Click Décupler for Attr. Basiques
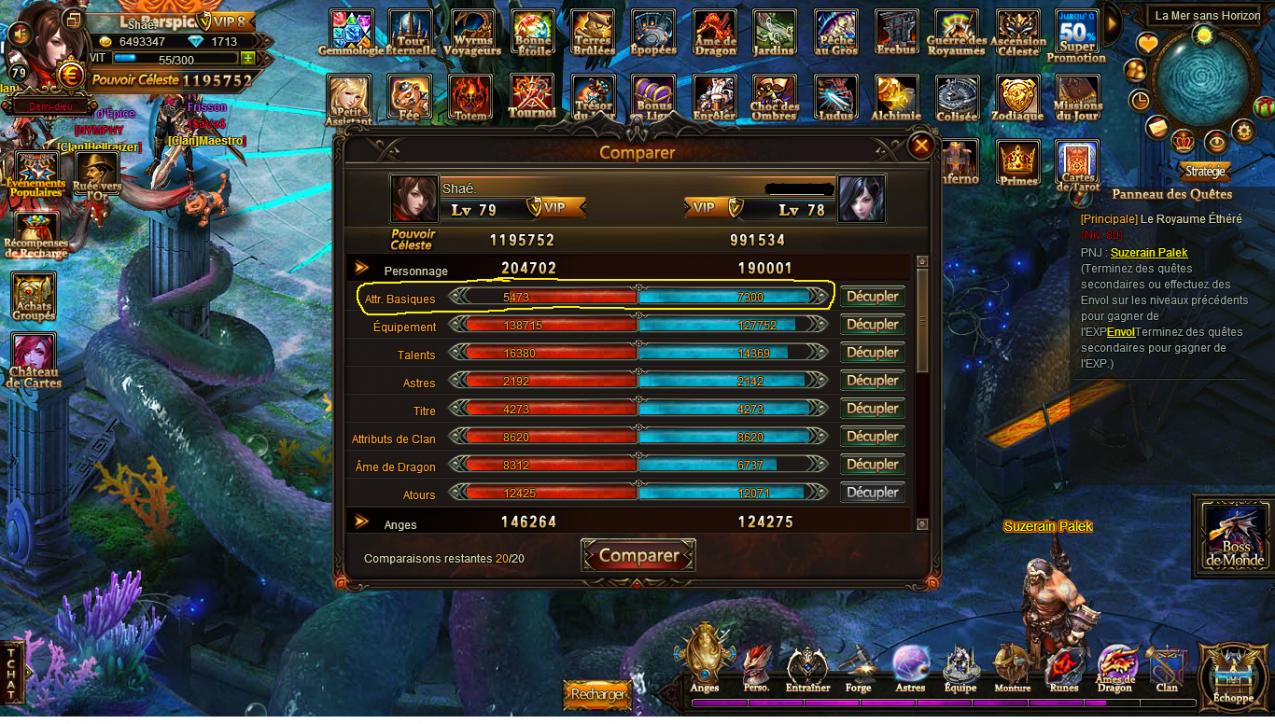The width and height of the screenshot is (1275, 724). pyautogui.click(x=872, y=297)
